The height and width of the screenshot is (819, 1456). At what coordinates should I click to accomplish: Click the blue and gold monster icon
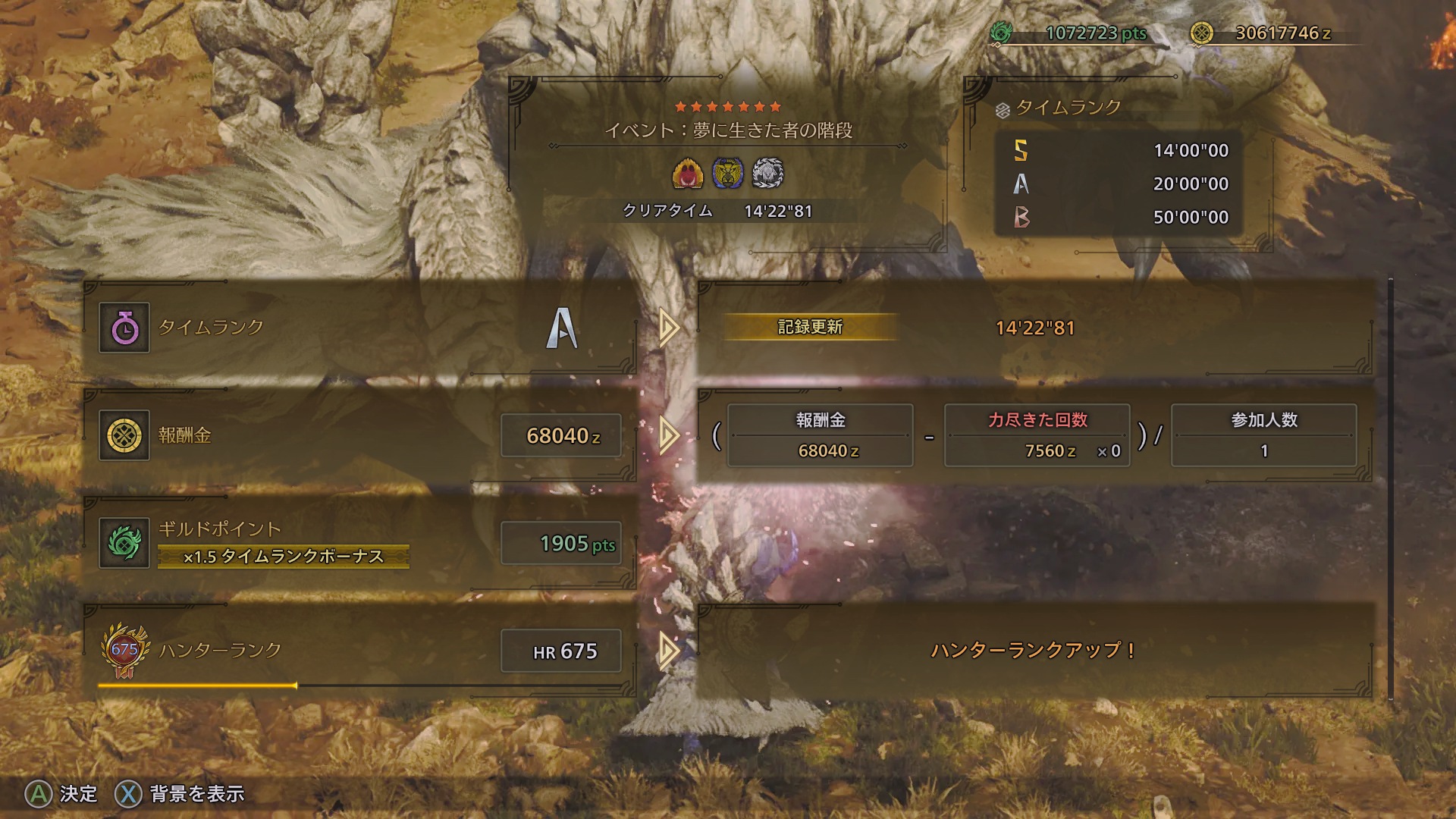click(728, 174)
